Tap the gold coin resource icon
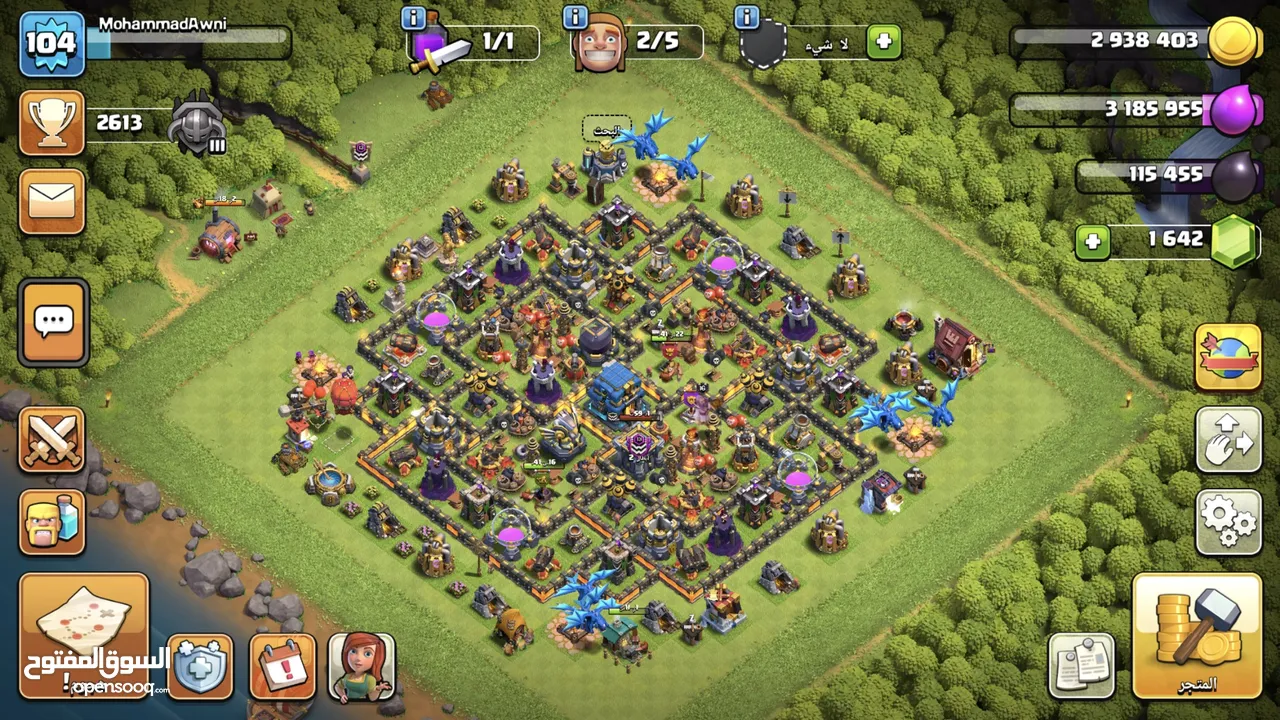1280x720 pixels. tap(1234, 42)
